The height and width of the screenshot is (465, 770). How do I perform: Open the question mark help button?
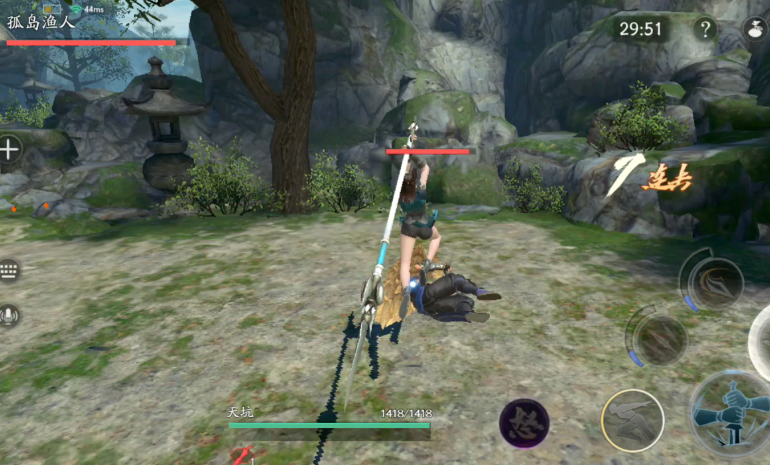click(705, 29)
